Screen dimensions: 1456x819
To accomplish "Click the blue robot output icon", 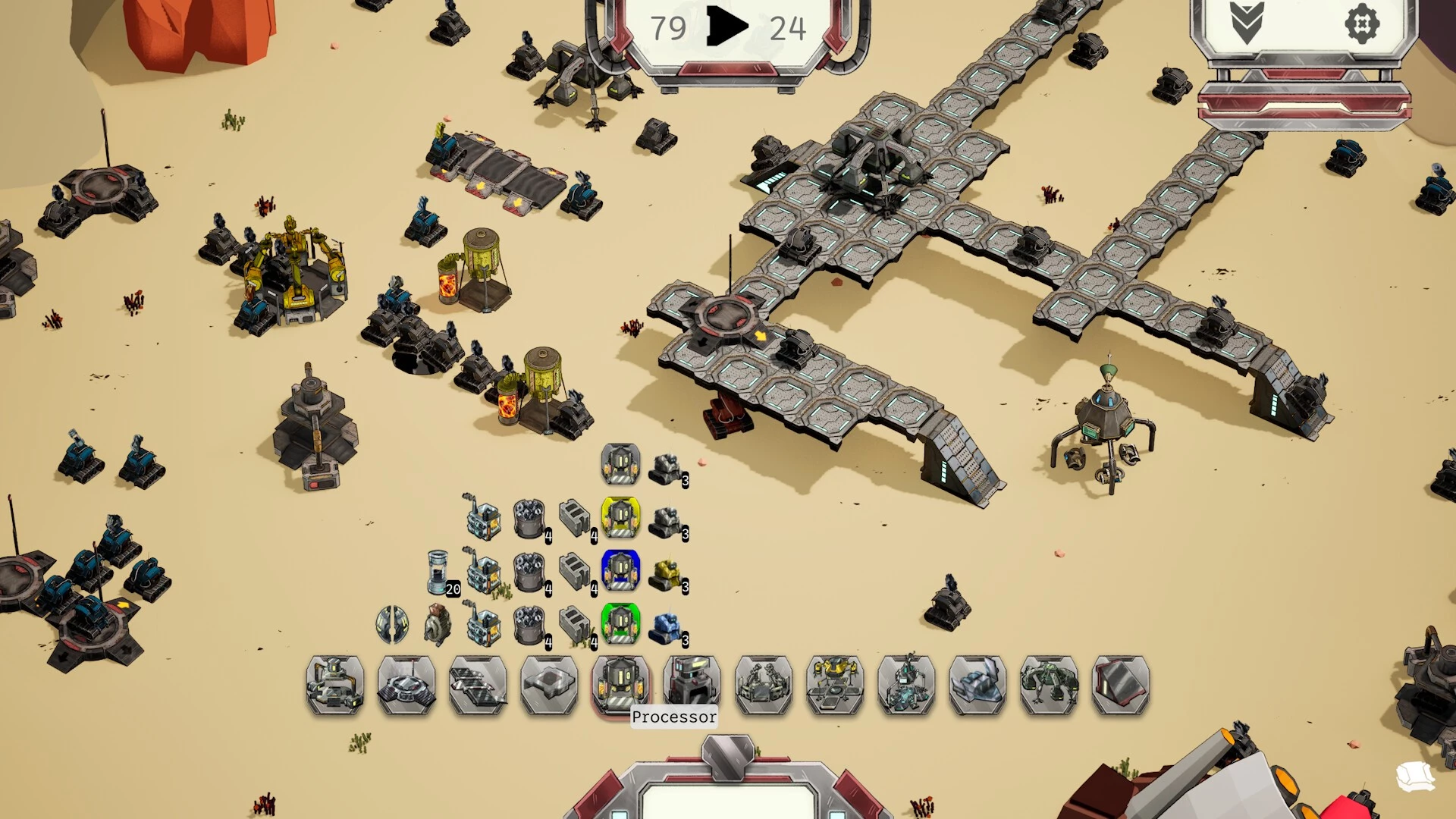I will coord(666,626).
